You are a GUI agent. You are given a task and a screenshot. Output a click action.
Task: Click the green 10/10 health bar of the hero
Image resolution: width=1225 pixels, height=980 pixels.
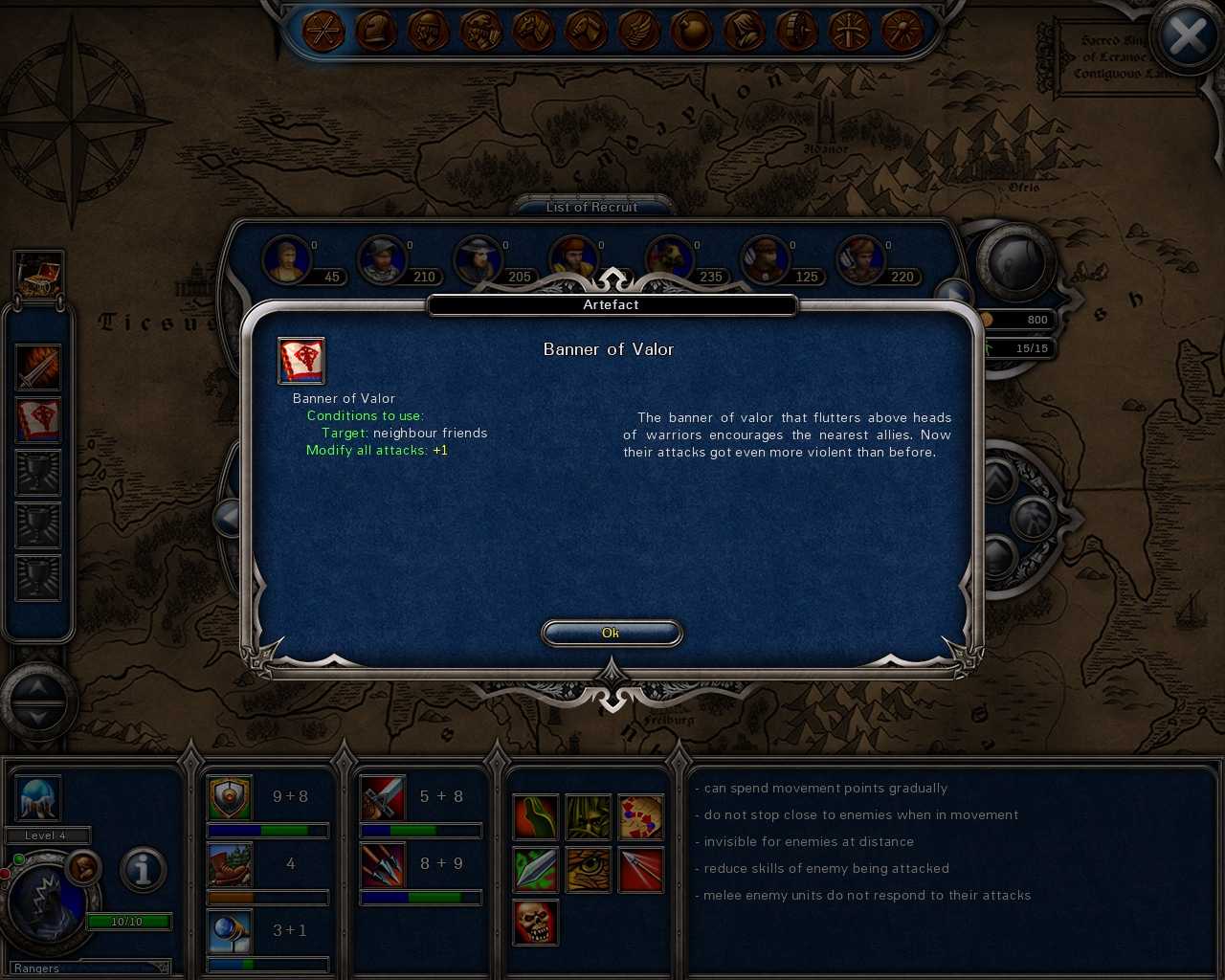129,922
